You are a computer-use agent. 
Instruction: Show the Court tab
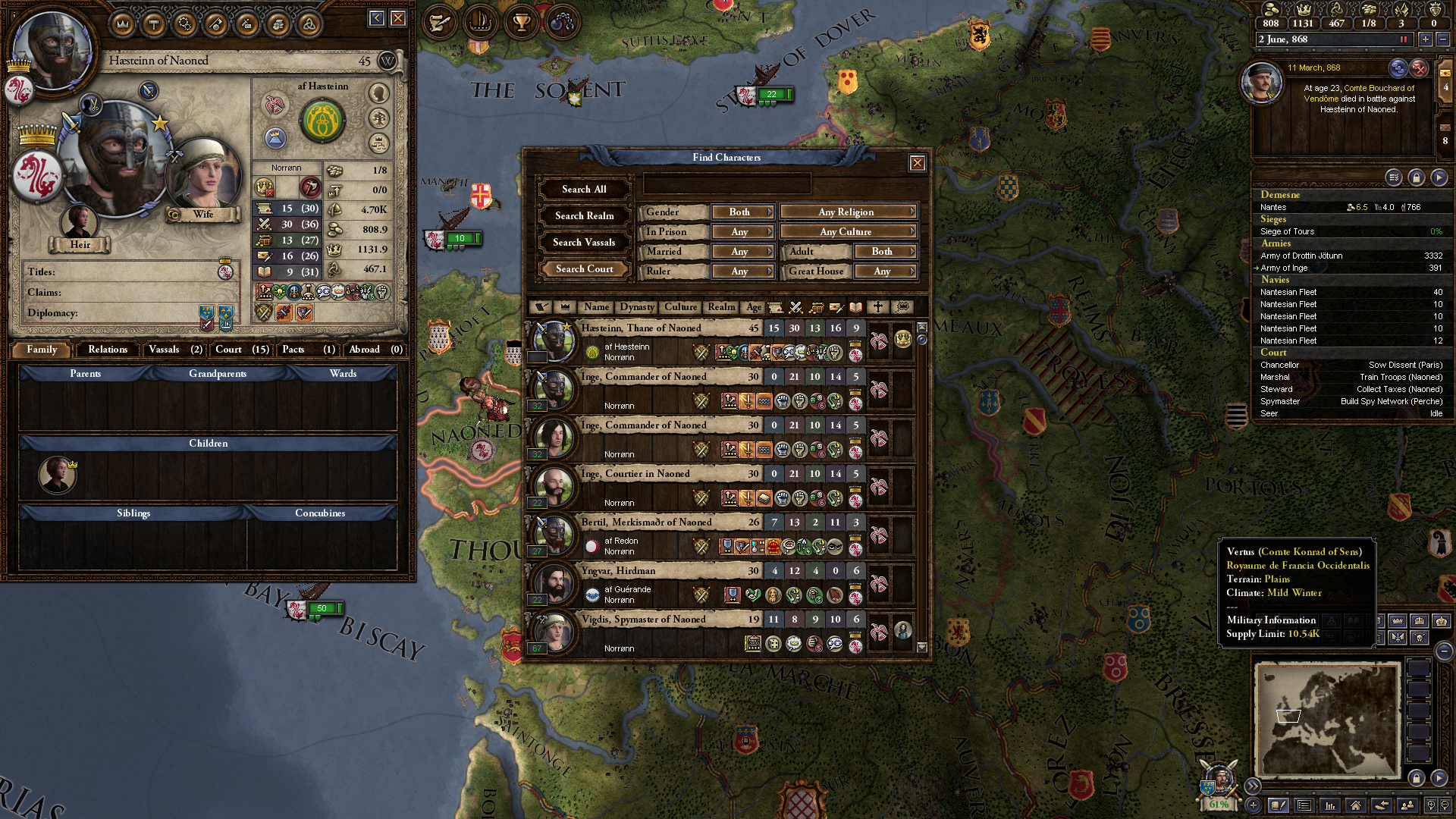241,350
